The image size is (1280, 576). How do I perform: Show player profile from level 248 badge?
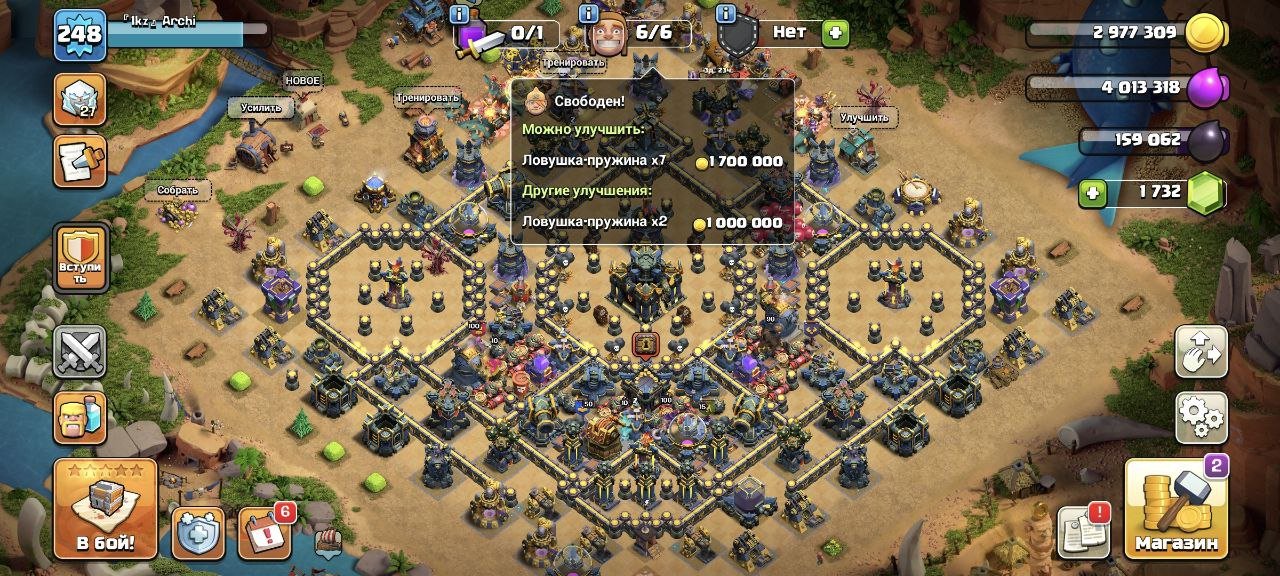80,35
